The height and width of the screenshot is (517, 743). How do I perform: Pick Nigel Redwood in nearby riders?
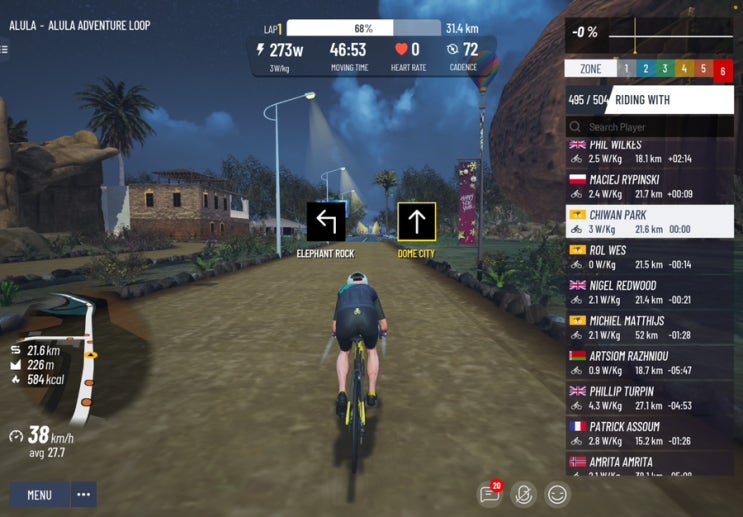(x=650, y=292)
